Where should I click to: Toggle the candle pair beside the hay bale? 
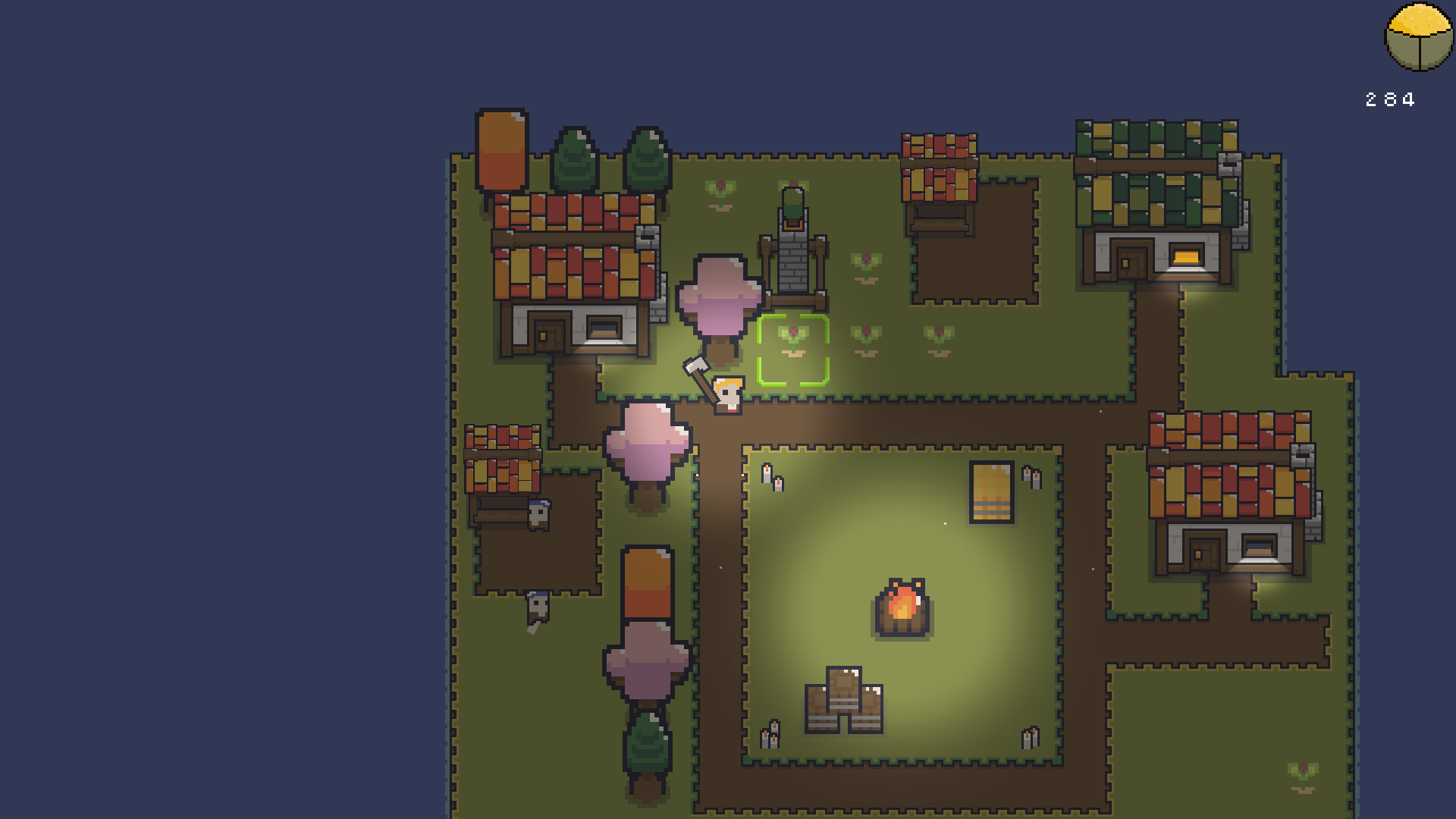click(x=1031, y=478)
